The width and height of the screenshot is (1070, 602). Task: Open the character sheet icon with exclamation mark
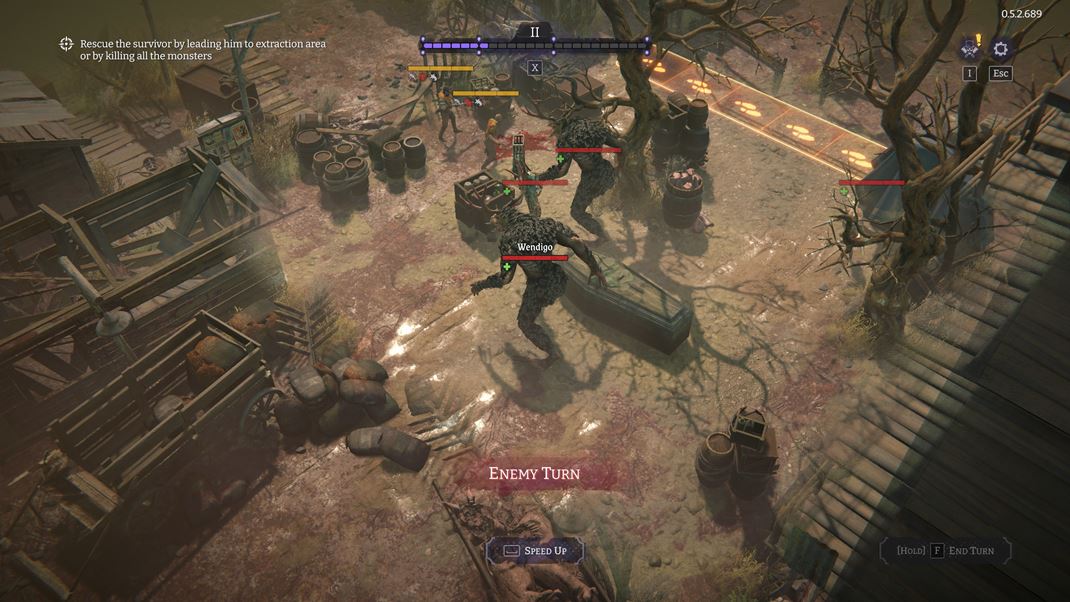[969, 48]
